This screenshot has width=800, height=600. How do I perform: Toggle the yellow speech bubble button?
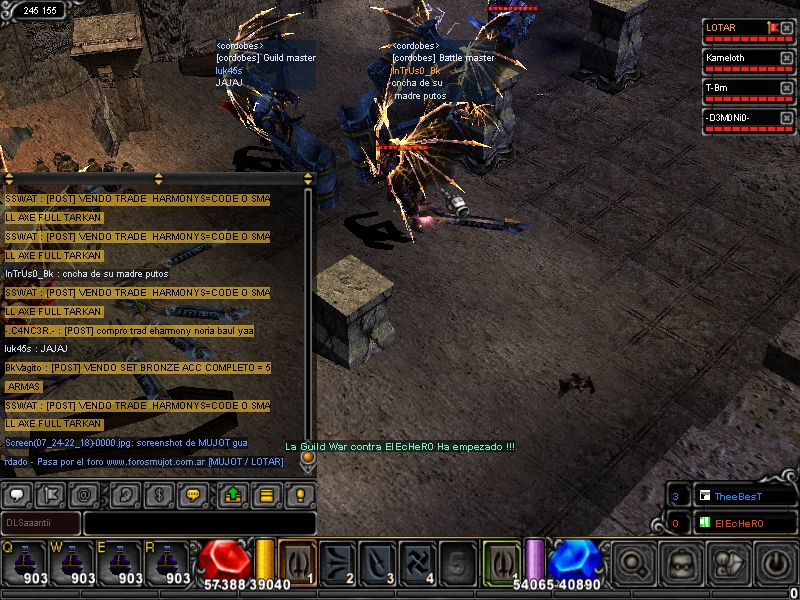pyautogui.click(x=192, y=494)
